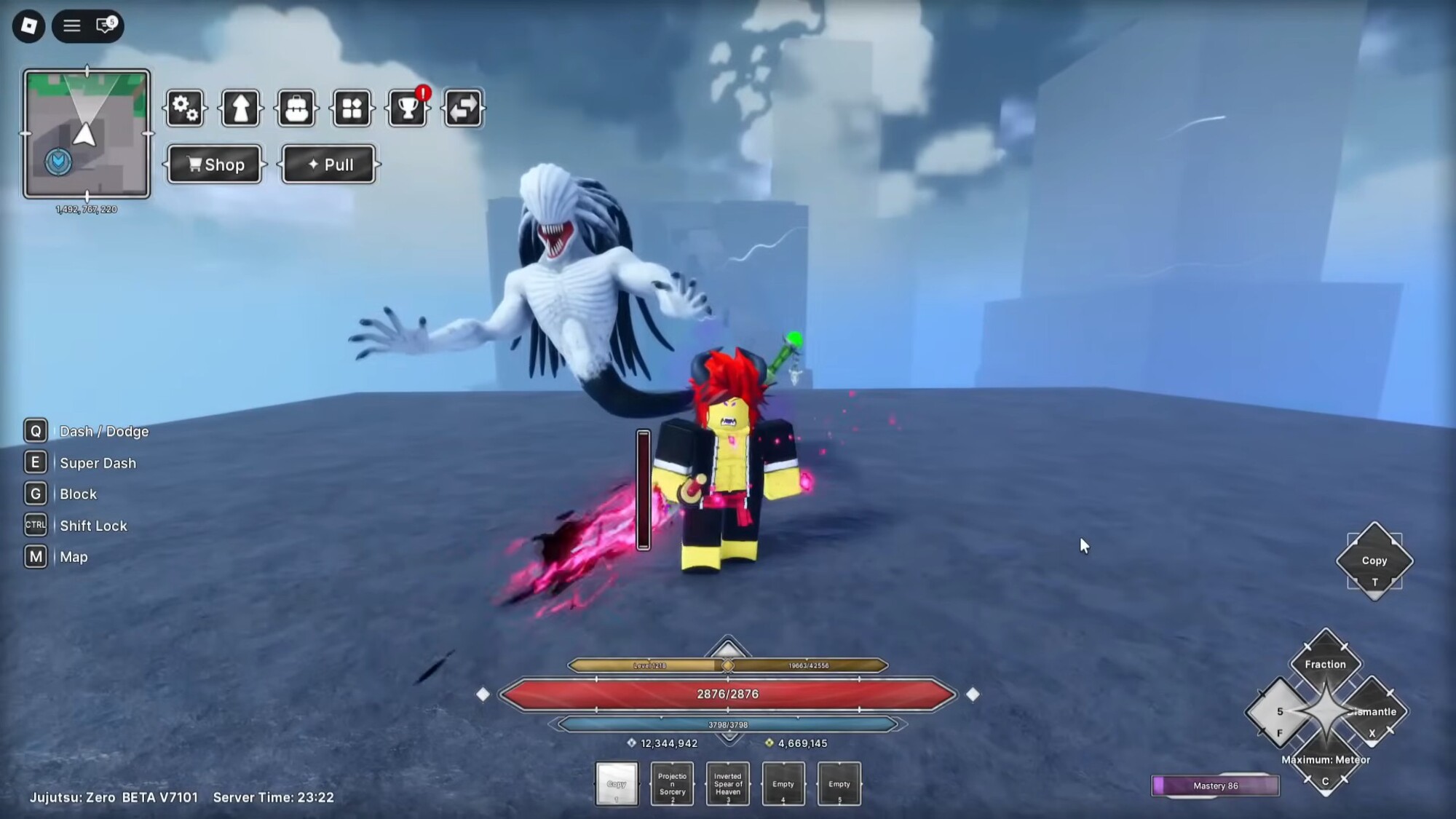Image resolution: width=1456 pixels, height=819 pixels.
Task: Open the four-squares grid menu
Action: (x=352, y=108)
